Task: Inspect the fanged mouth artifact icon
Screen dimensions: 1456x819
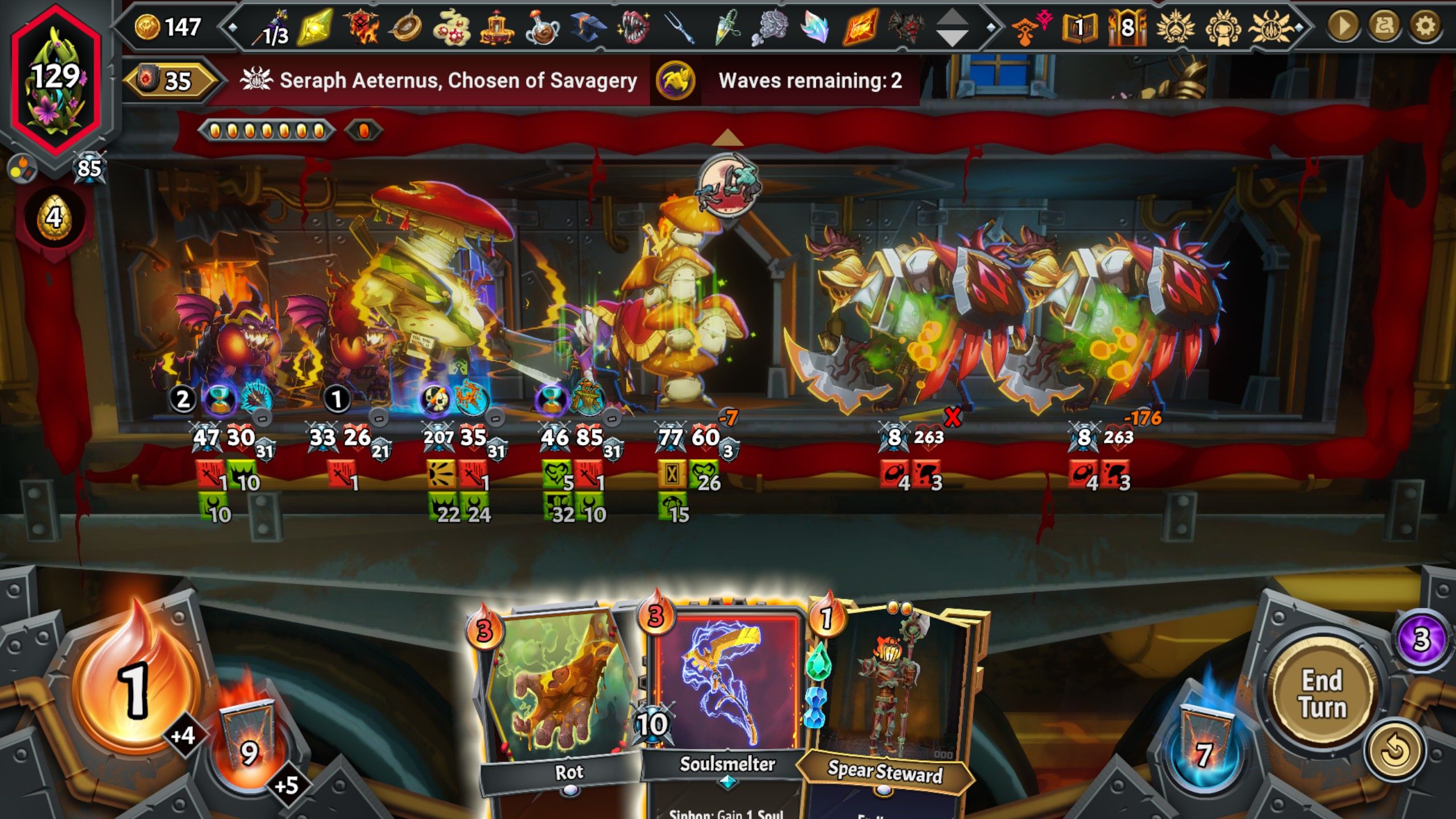Action: 634,27
